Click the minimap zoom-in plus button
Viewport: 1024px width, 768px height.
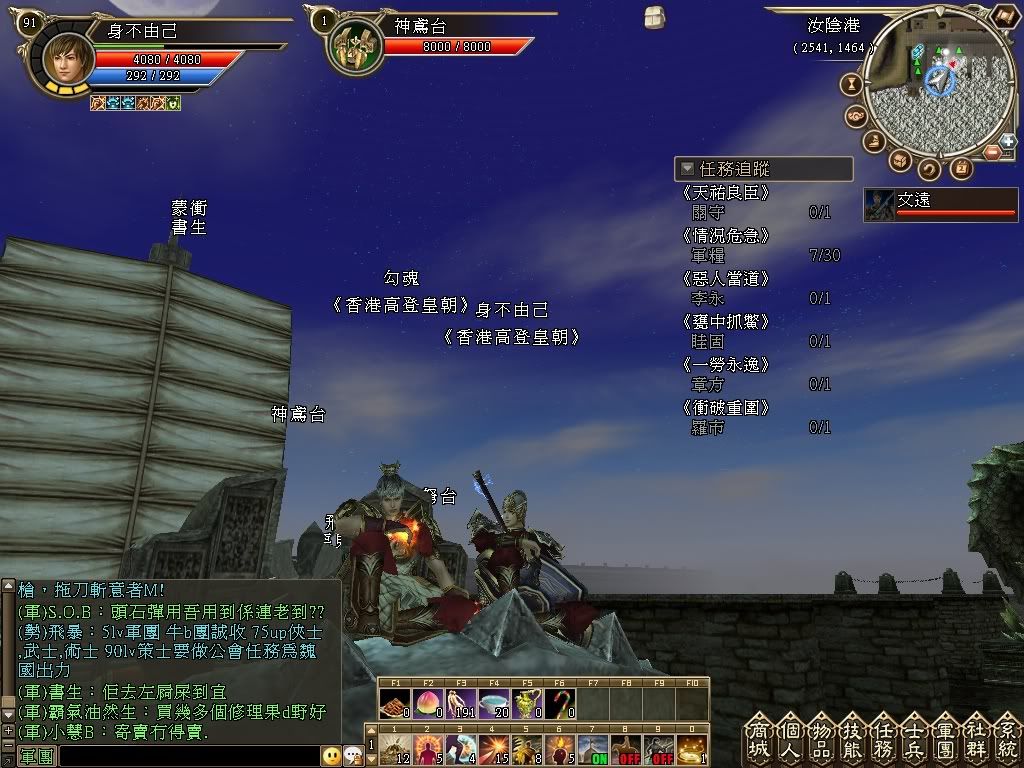point(1008,141)
